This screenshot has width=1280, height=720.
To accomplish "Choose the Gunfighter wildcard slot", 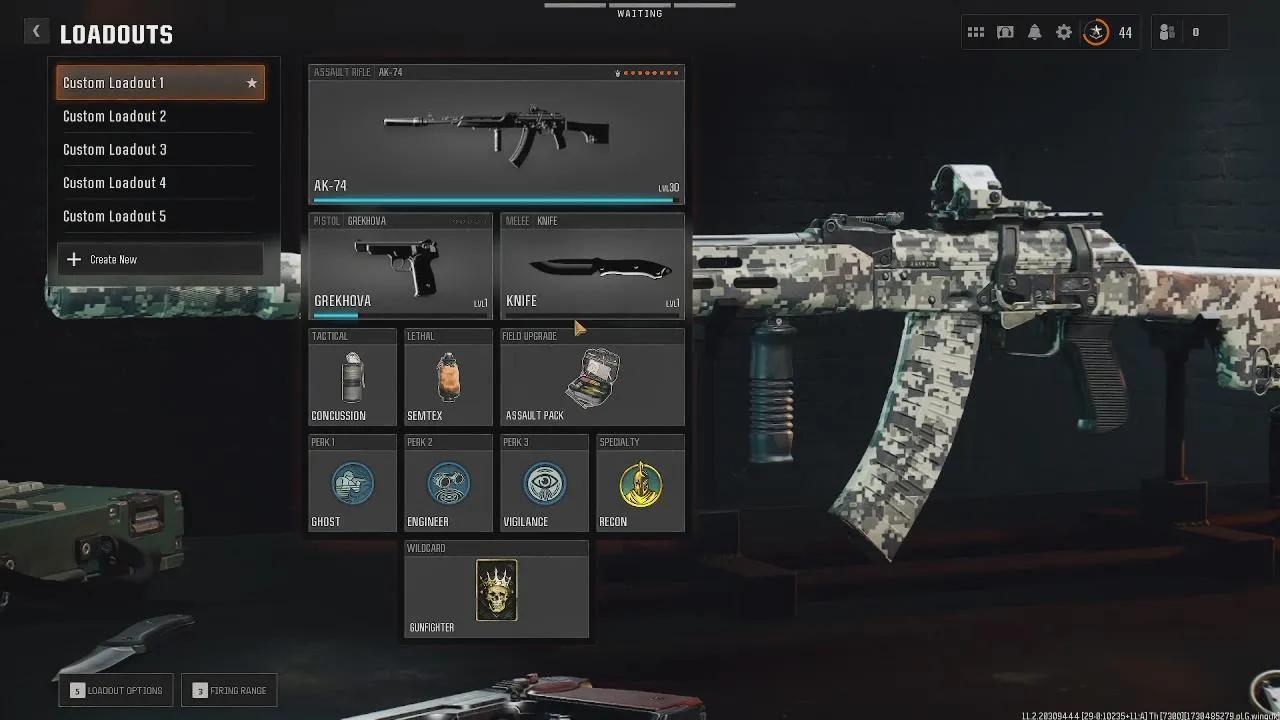I will pyautogui.click(x=496, y=590).
